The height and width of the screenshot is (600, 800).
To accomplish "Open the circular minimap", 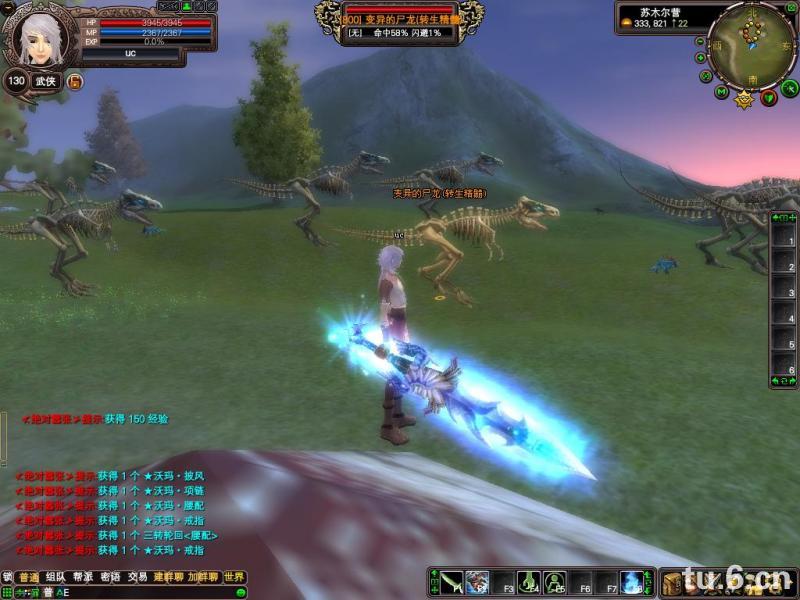I will click(x=750, y=44).
